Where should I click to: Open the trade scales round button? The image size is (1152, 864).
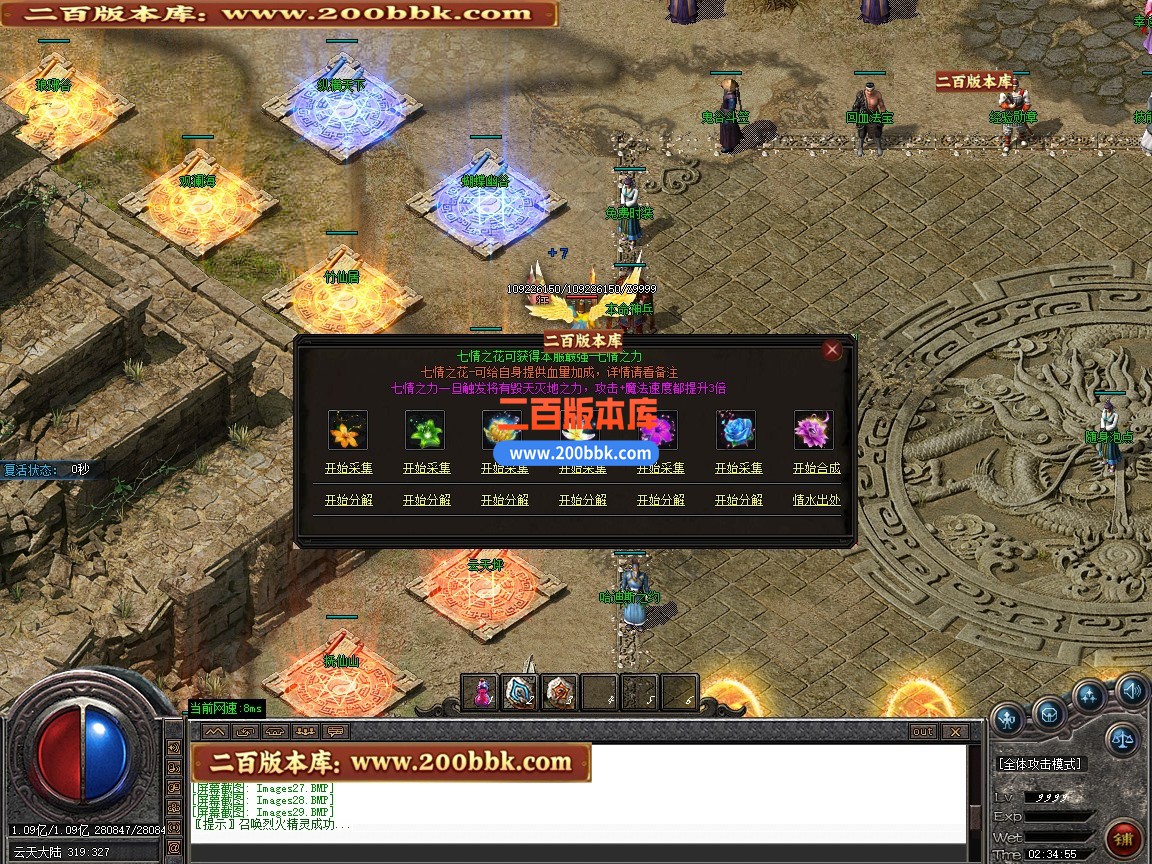pos(1123,740)
